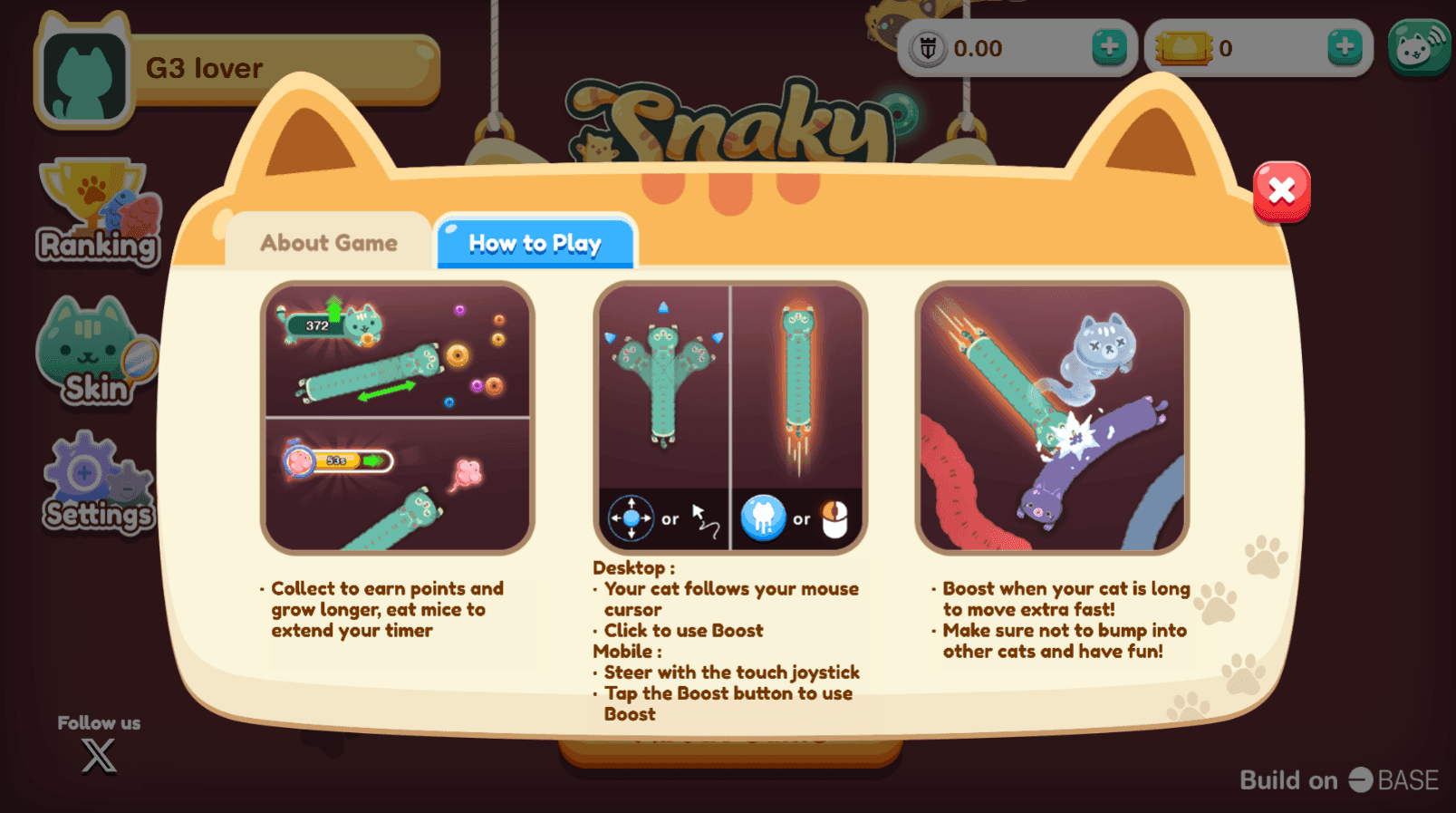Click the plus button next to ticket count
This screenshot has height=813, width=1456.
(x=1344, y=48)
